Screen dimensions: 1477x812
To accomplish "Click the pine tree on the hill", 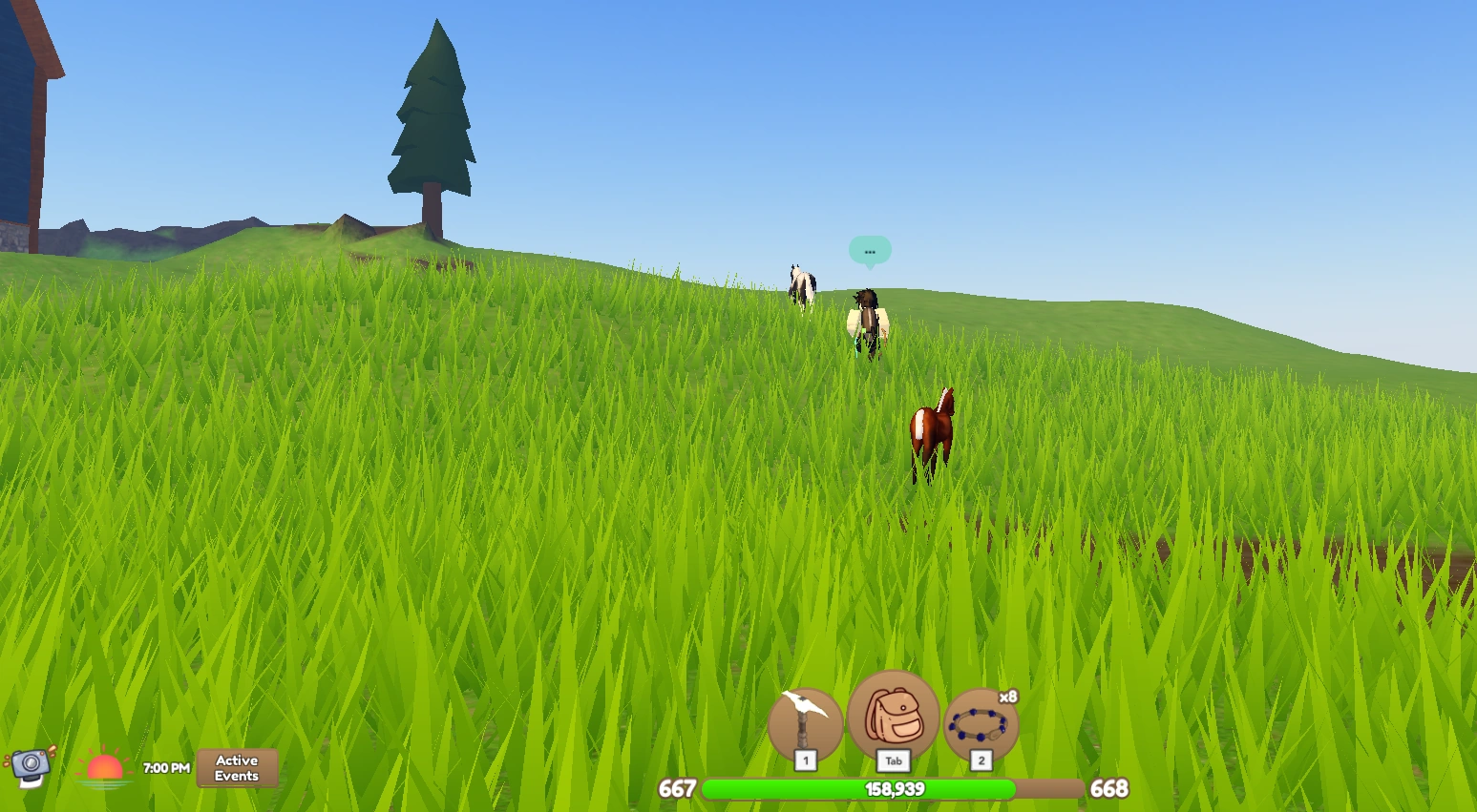I will (431, 115).
